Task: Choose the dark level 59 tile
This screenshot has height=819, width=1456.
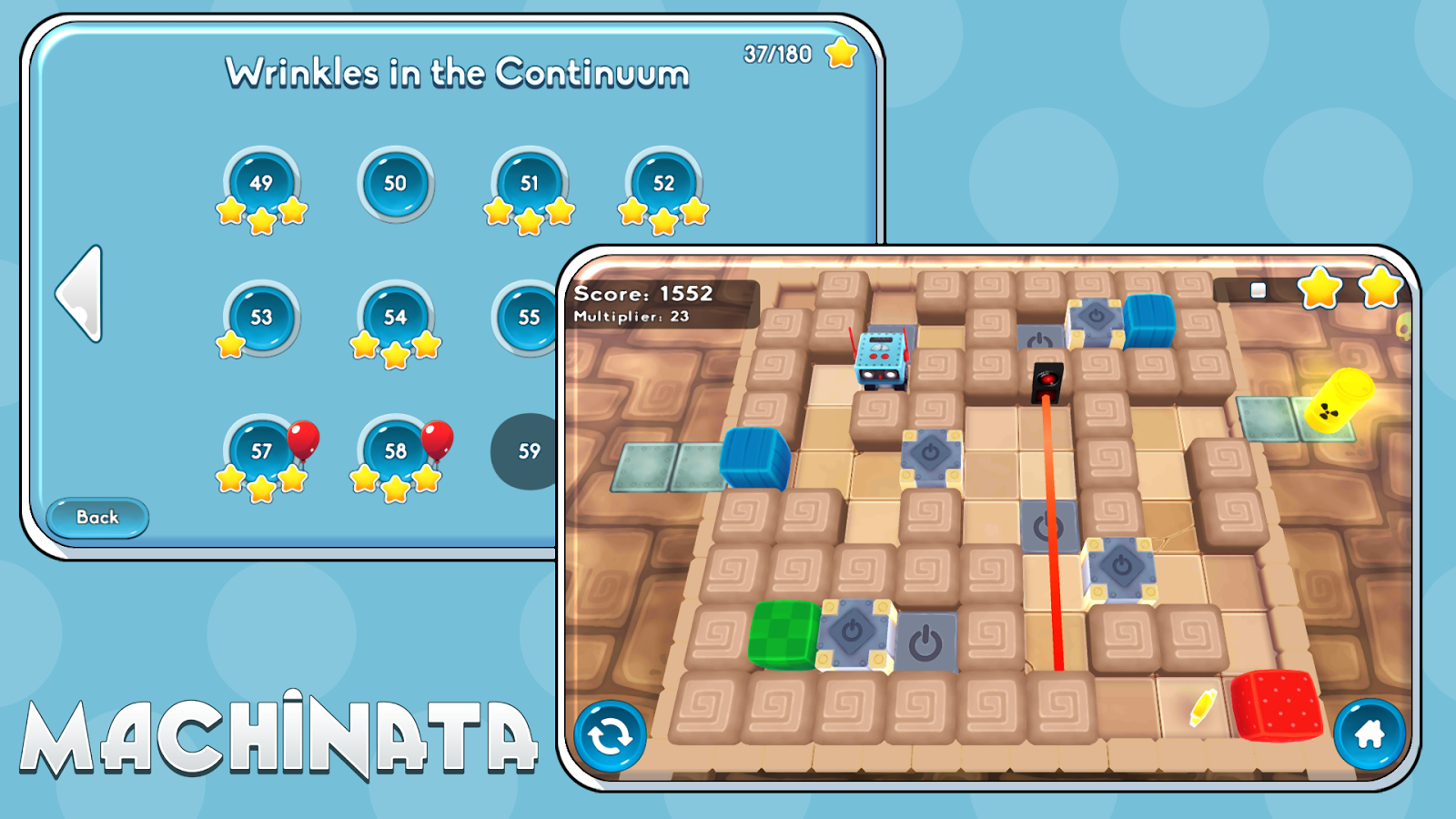Action: coord(525,451)
